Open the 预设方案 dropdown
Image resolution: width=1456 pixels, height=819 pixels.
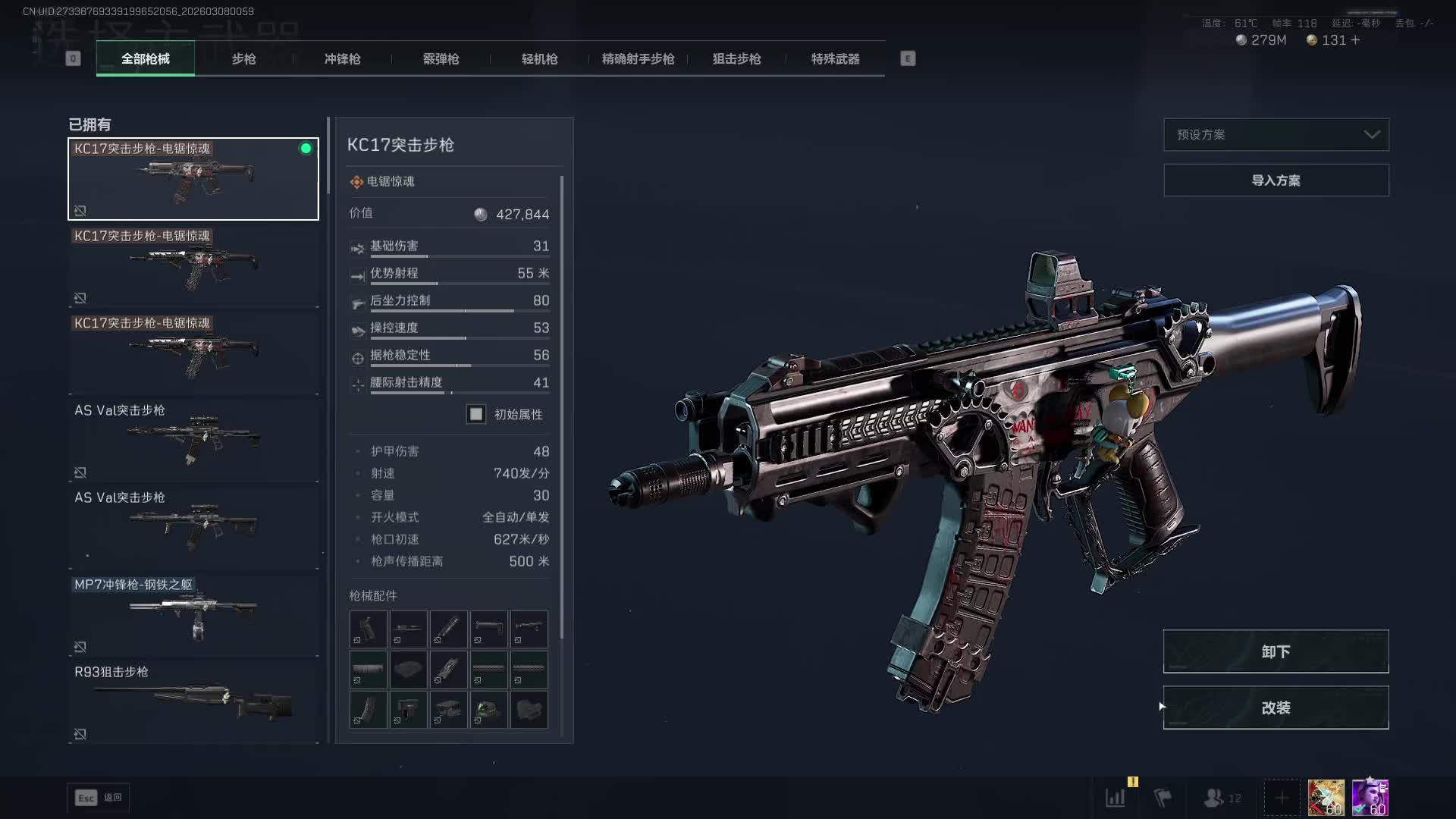(x=1276, y=135)
